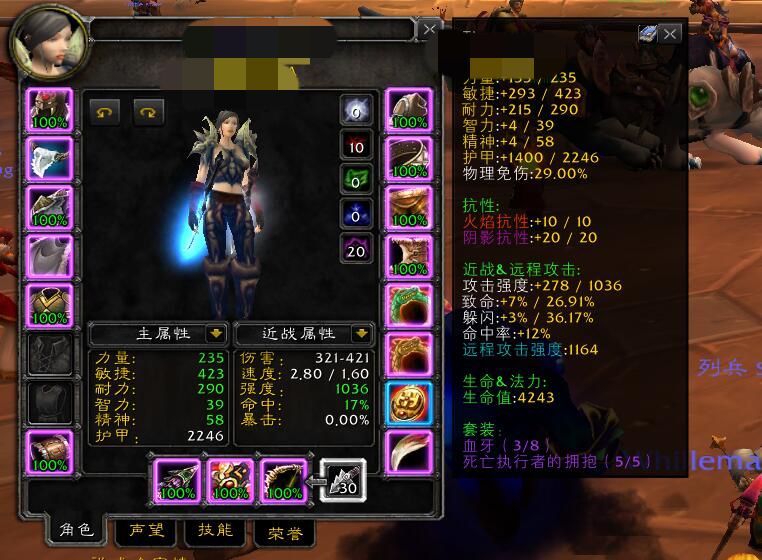Select the head equipment slot
This screenshot has width=762, height=560.
click(49, 109)
